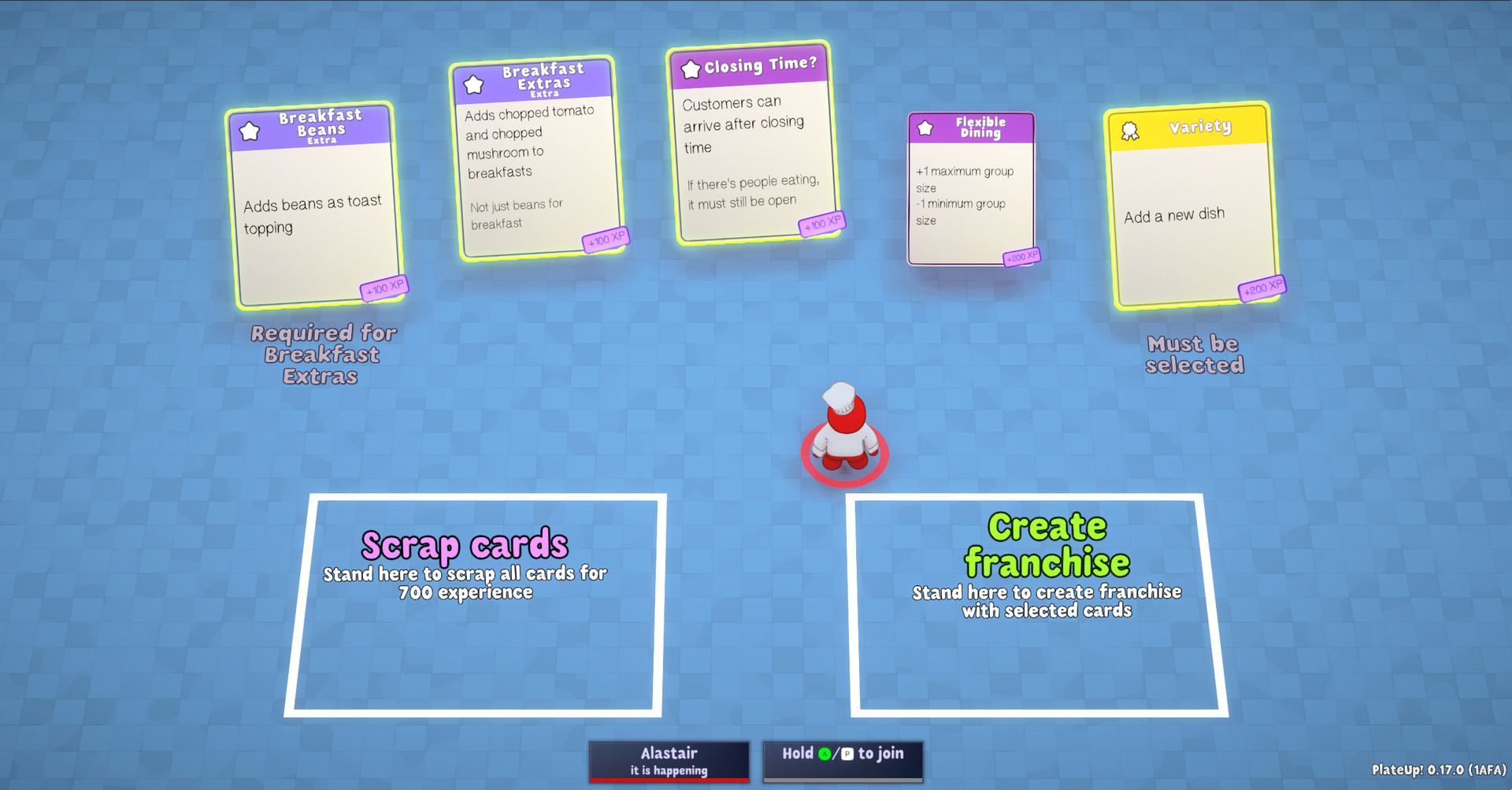Click the red progress bar under Alastair
The image size is (1512, 790).
coord(669,781)
